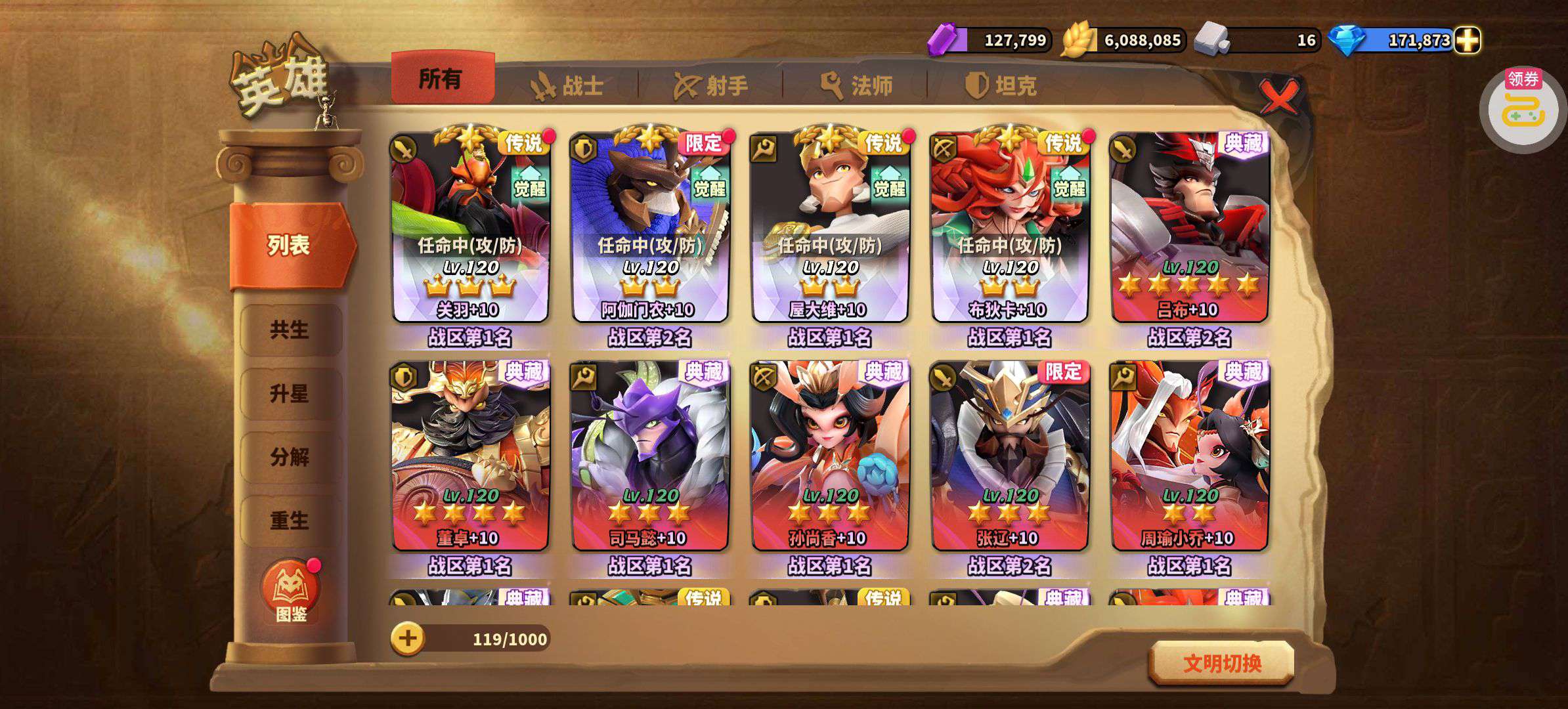
Task: Open the 升星 star upgrade menu
Action: (x=290, y=393)
